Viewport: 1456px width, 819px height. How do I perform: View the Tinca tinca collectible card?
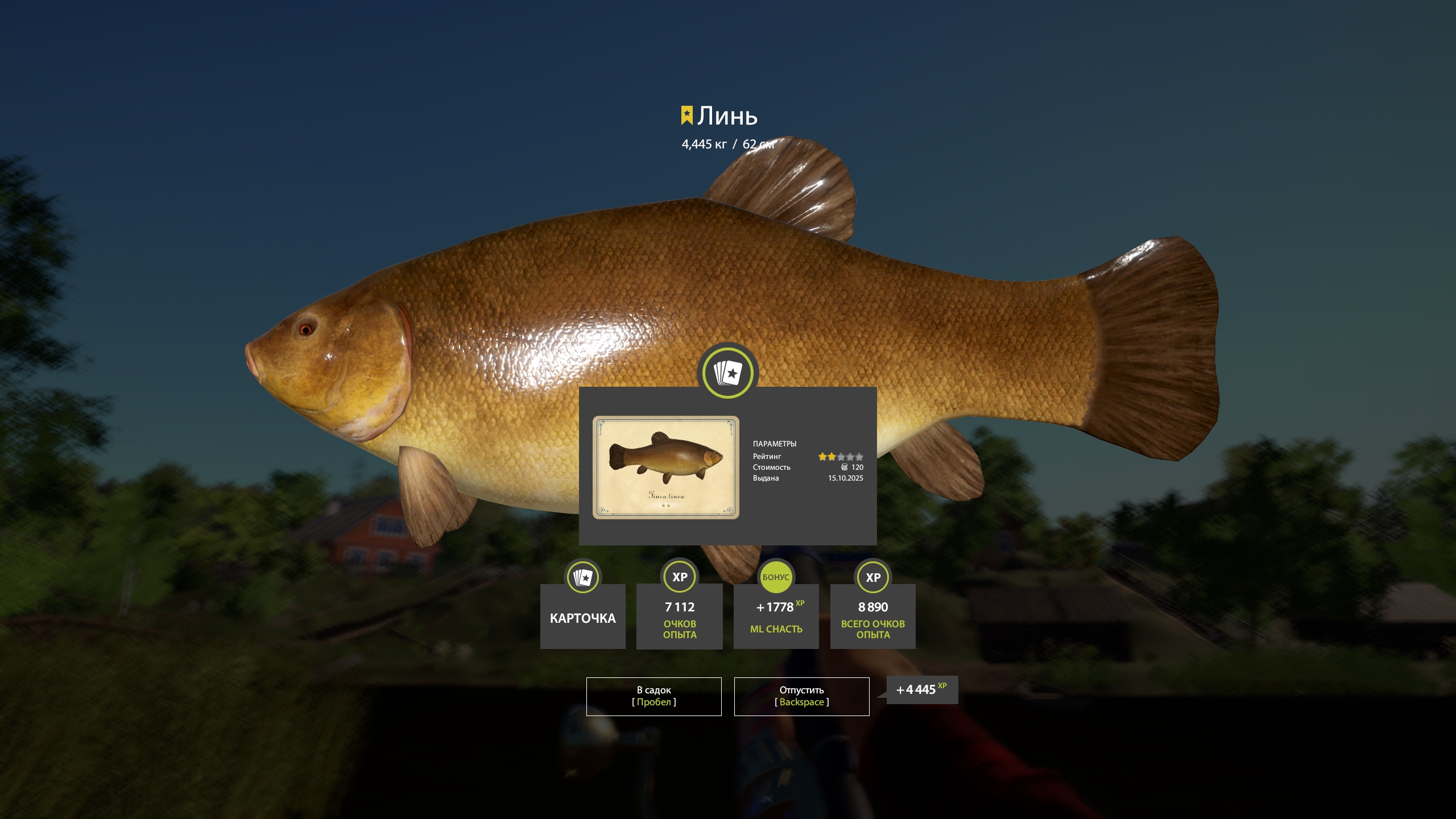[x=665, y=467]
